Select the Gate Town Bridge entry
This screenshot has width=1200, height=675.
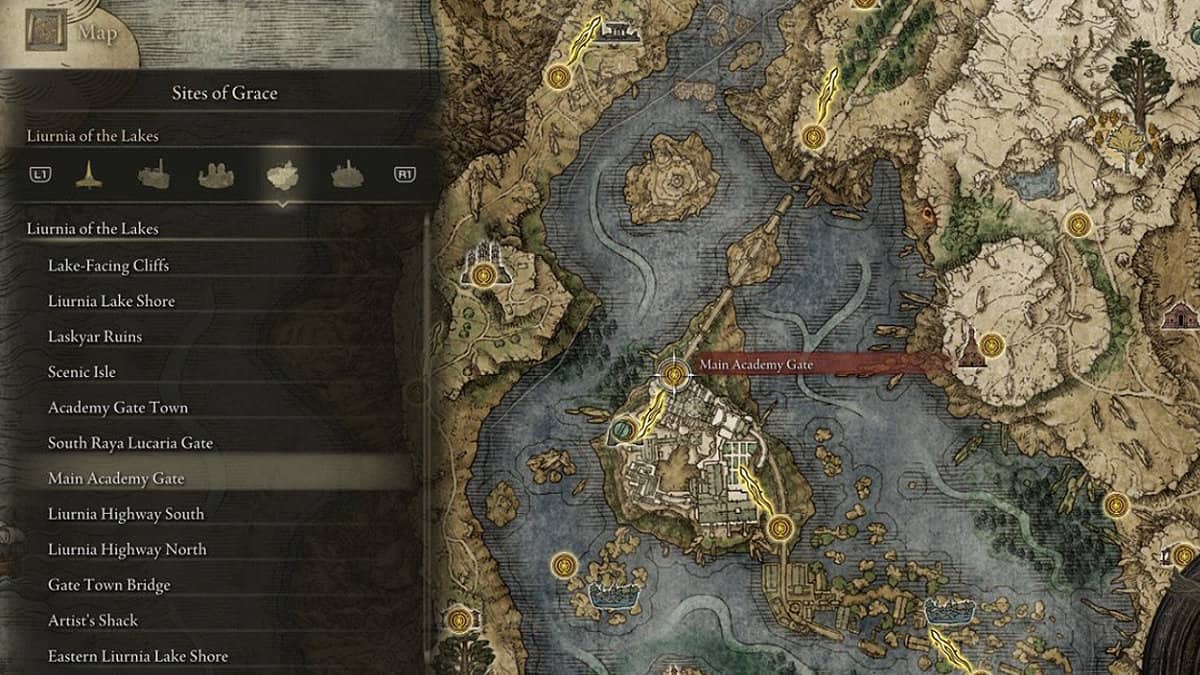(109, 585)
